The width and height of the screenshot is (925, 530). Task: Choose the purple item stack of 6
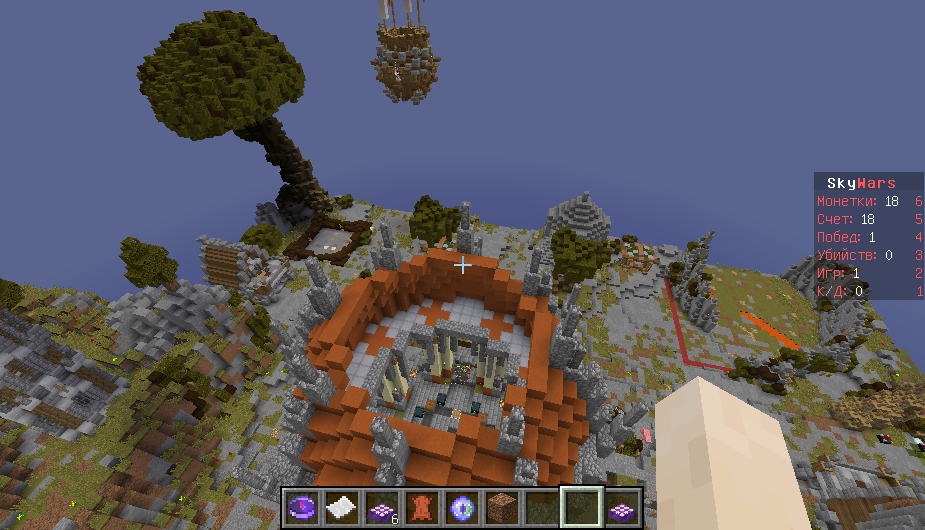pyautogui.click(x=381, y=507)
